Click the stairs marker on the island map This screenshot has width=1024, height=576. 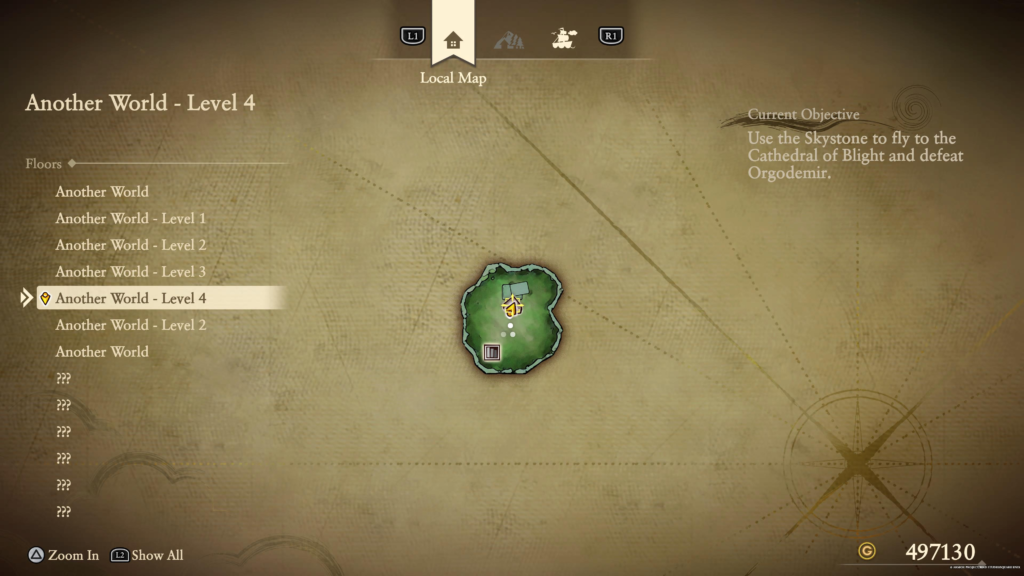pyautogui.click(x=491, y=352)
